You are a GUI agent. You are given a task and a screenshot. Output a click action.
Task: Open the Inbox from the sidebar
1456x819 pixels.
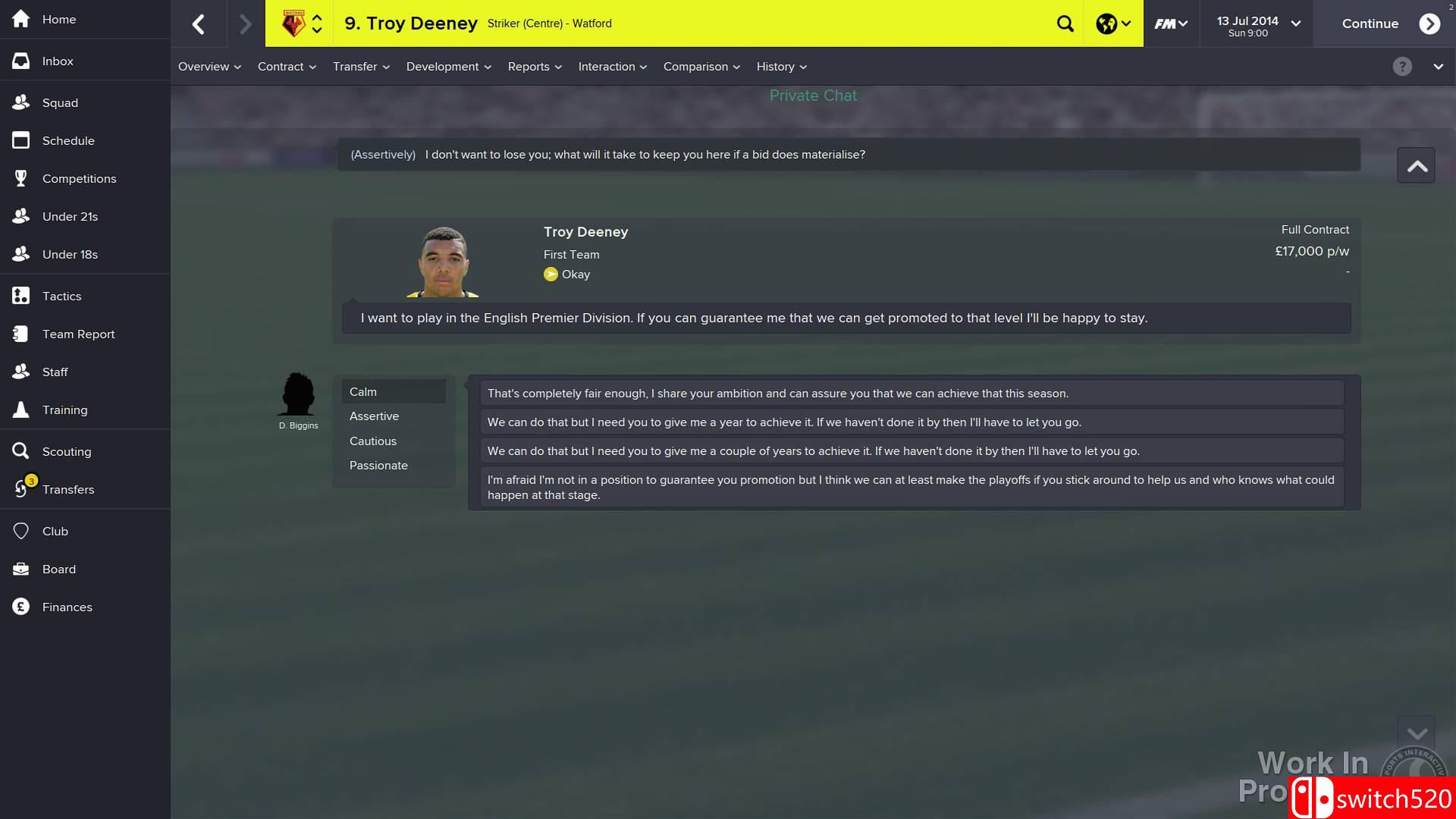(57, 61)
